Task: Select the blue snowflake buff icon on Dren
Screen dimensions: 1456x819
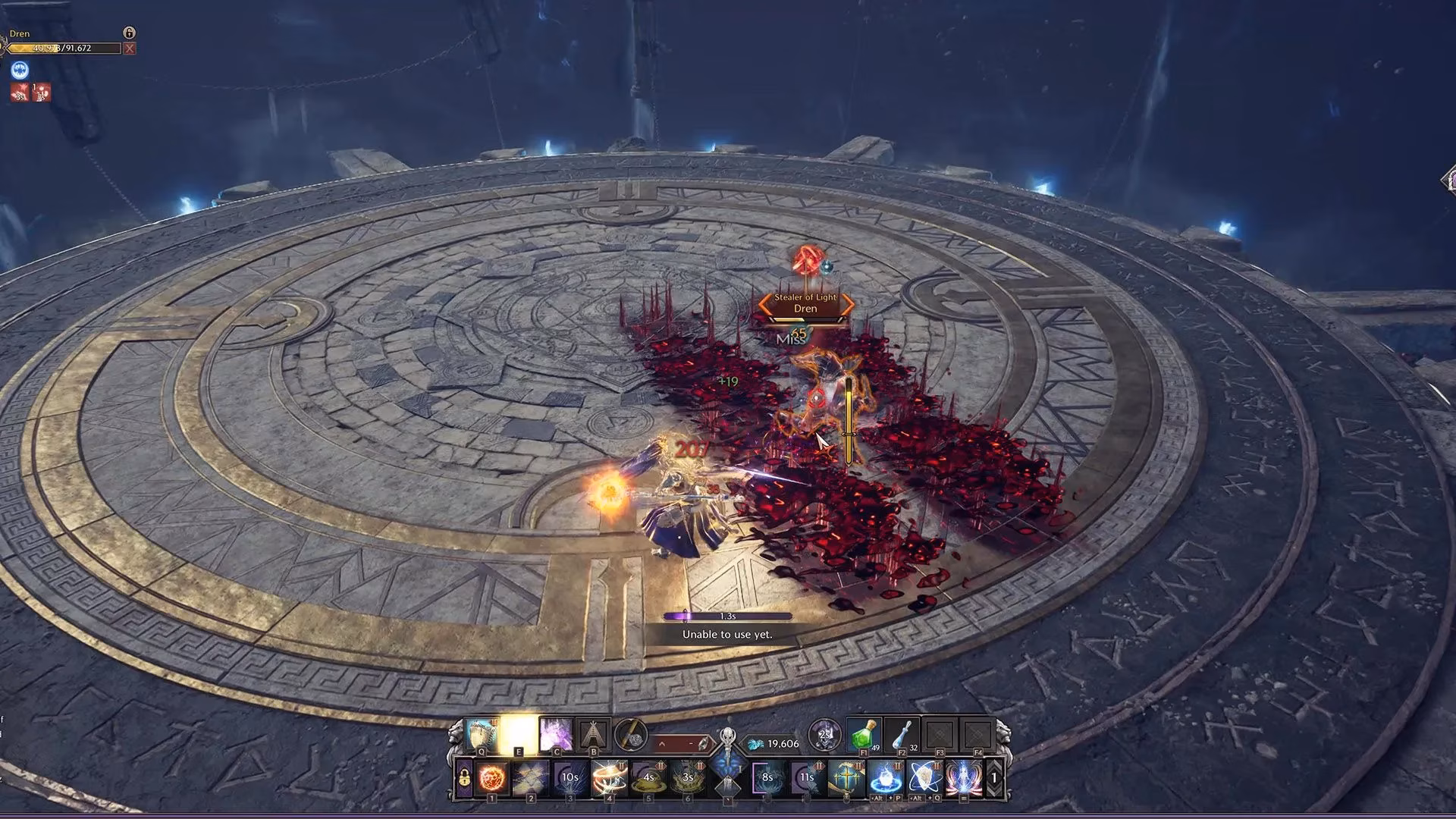Action: (20, 71)
